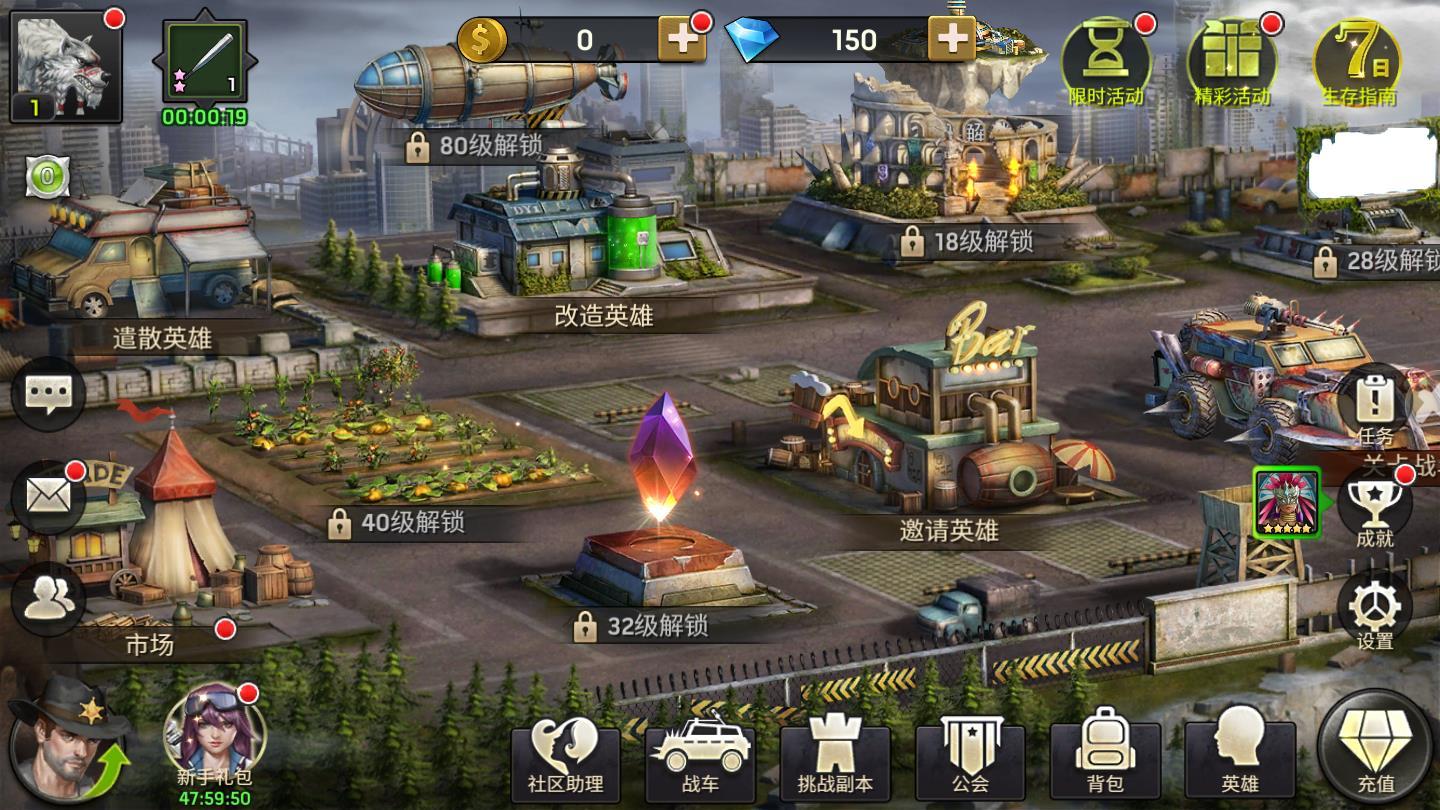Open the 背包 backpack inventory
This screenshot has height=810, width=1440.
[1105, 759]
